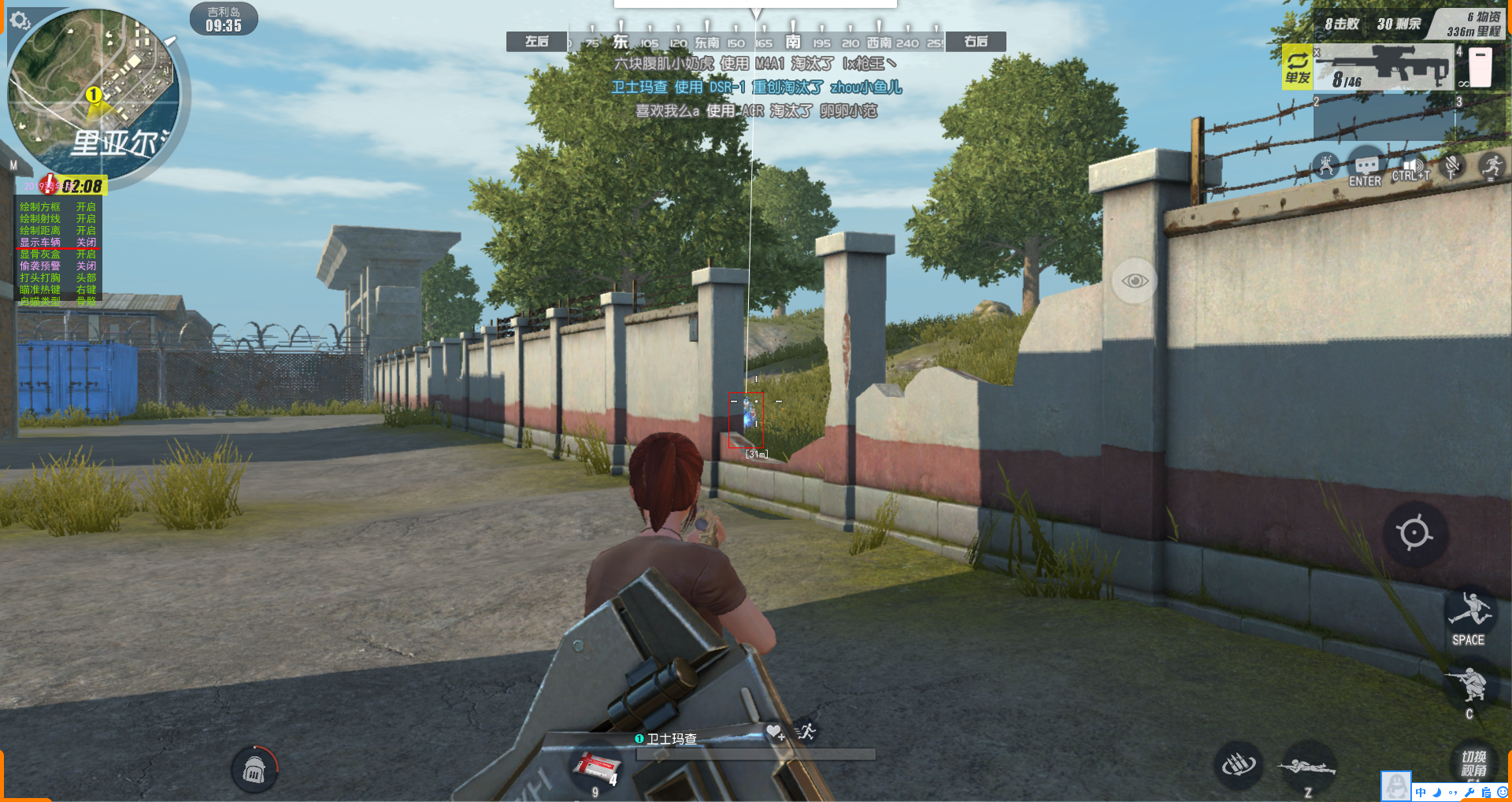Open the settings gear beside the minimap
The height and width of the screenshot is (802, 1512).
tap(20, 20)
